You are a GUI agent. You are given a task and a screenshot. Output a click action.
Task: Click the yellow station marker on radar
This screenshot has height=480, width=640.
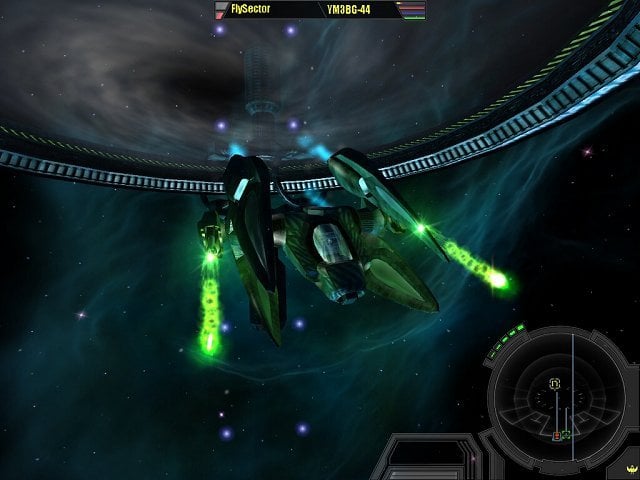[553, 383]
